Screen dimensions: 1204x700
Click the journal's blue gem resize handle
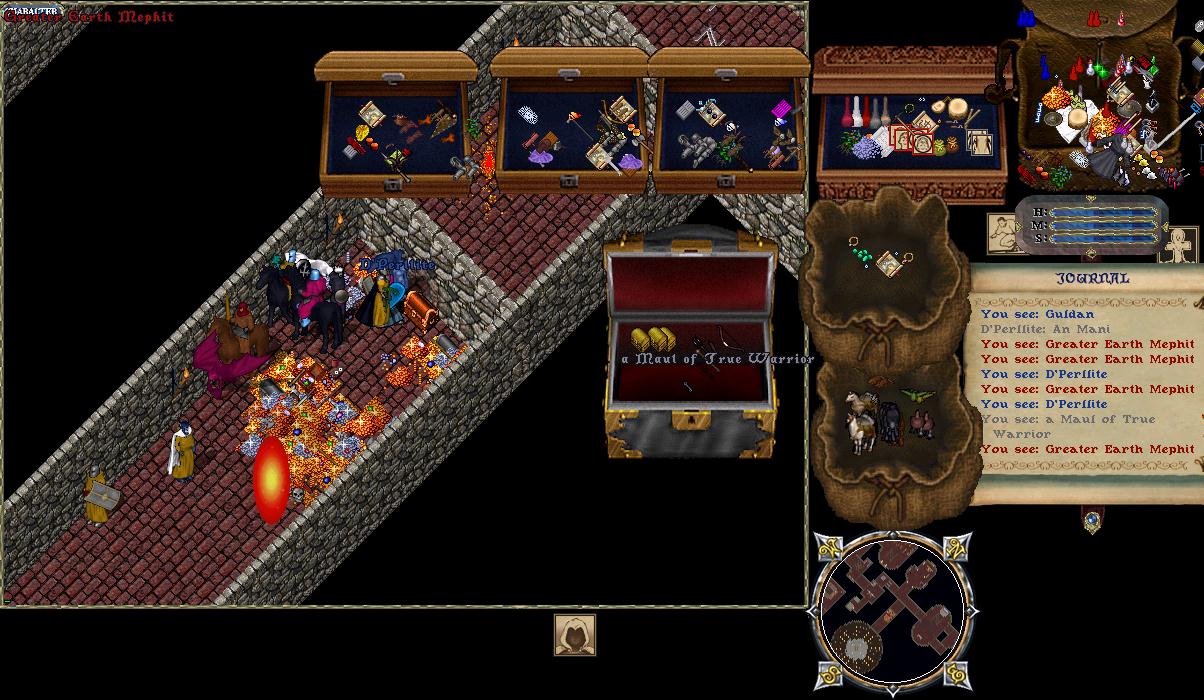1091,520
